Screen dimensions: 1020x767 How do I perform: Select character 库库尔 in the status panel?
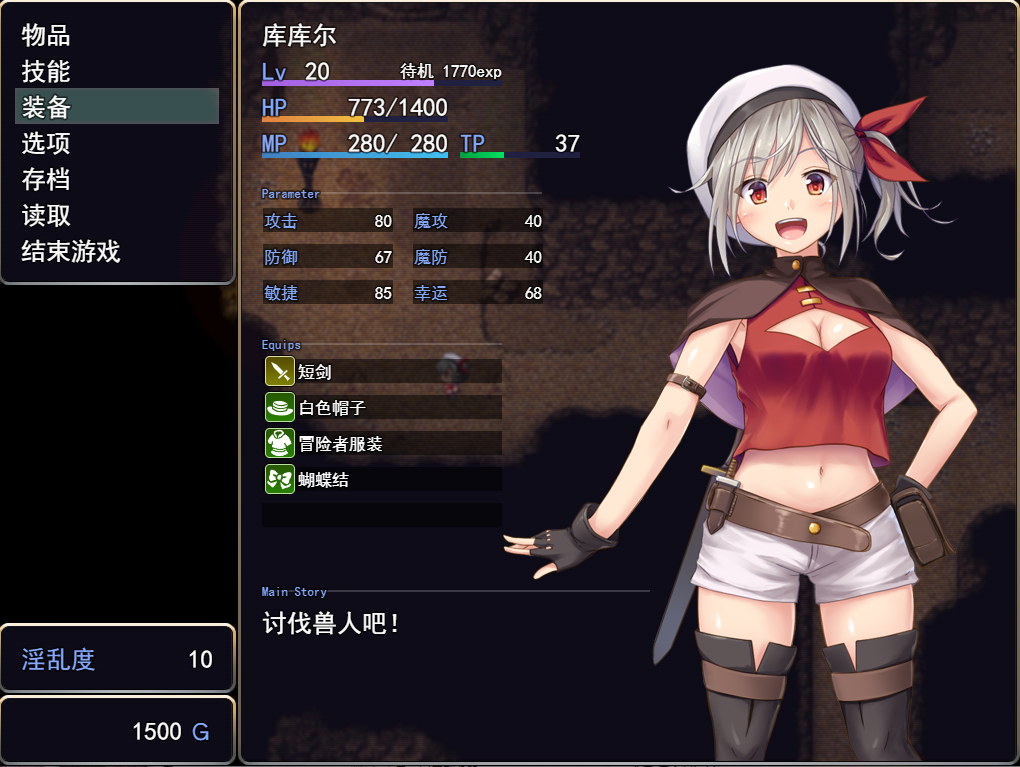pos(299,36)
